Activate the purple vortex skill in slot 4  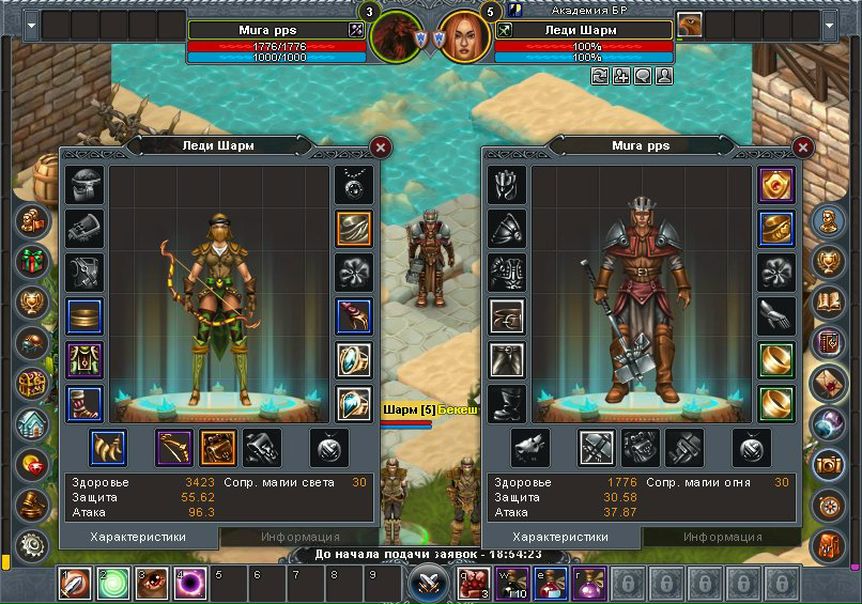point(191,583)
